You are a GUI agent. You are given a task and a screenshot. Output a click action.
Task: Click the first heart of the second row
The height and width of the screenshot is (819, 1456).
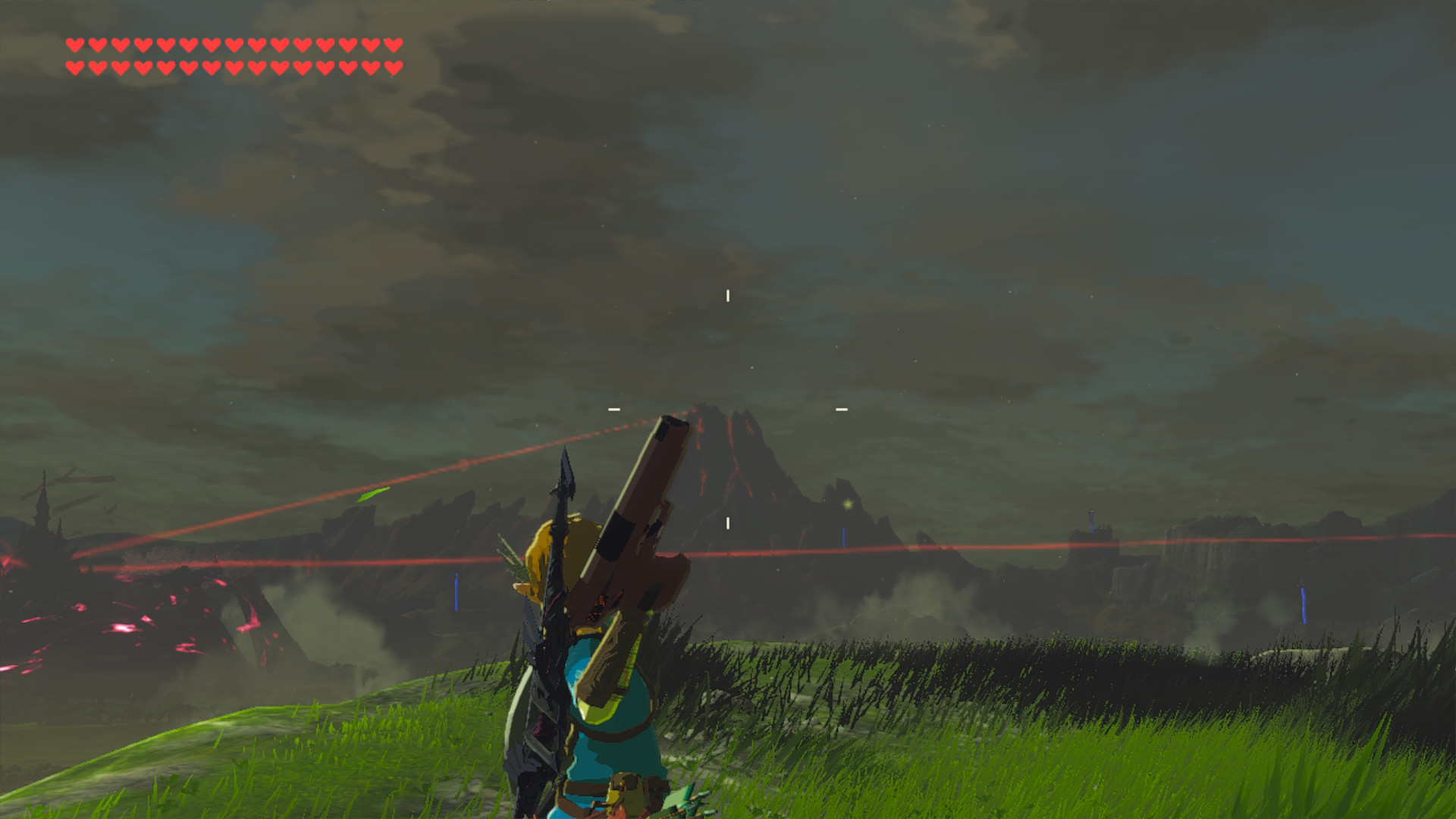click(x=74, y=66)
